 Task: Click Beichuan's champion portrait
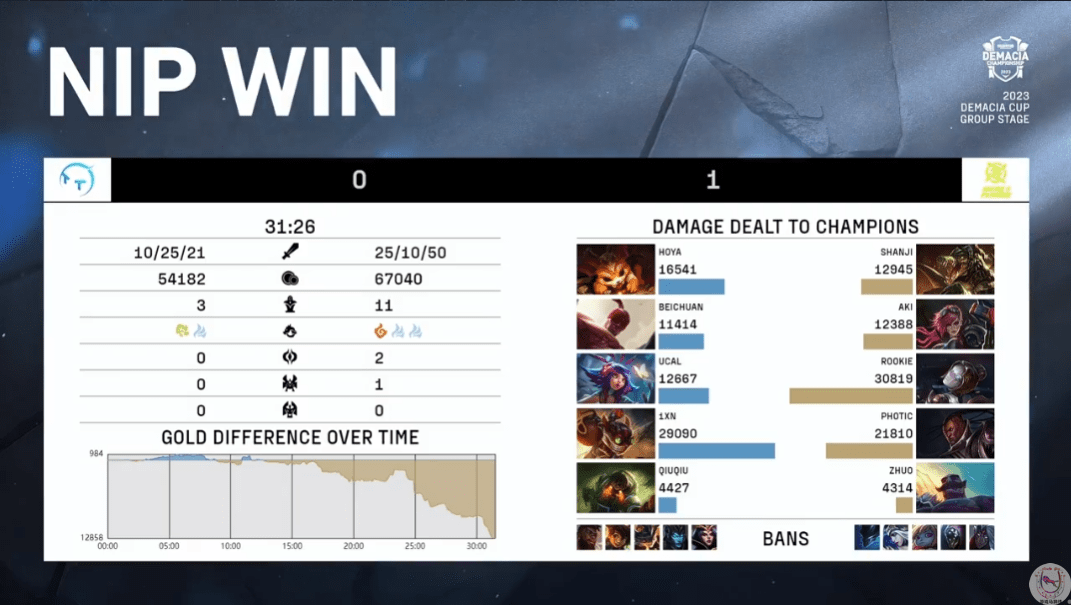(615, 324)
